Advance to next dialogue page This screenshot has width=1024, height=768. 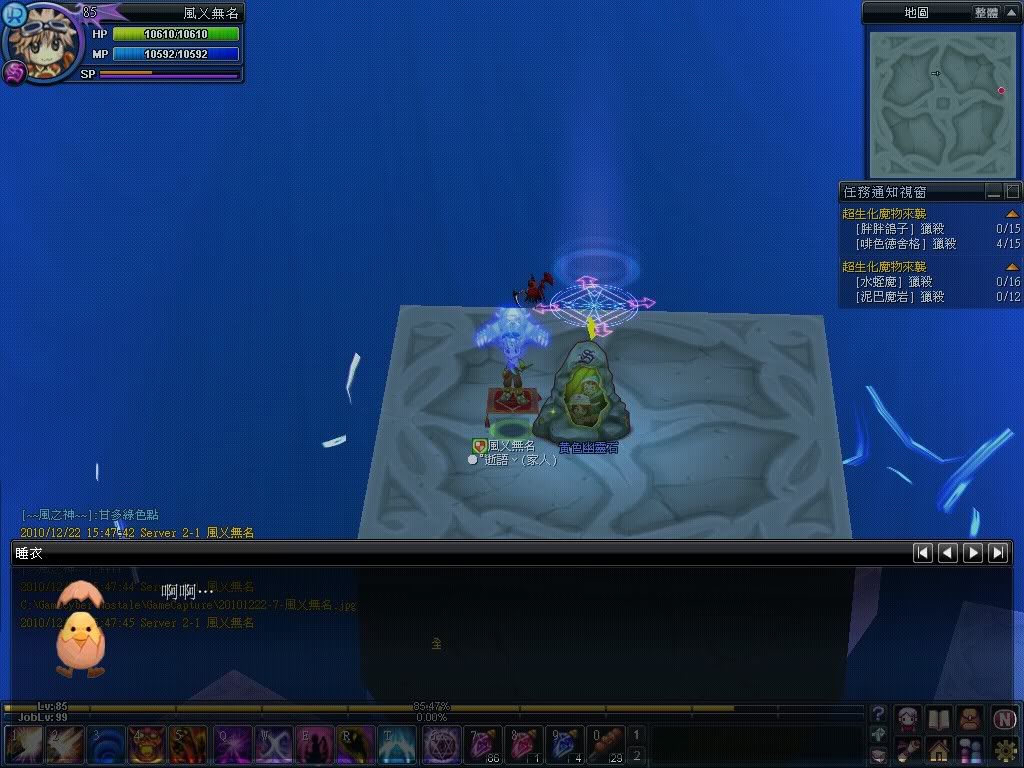[972, 552]
